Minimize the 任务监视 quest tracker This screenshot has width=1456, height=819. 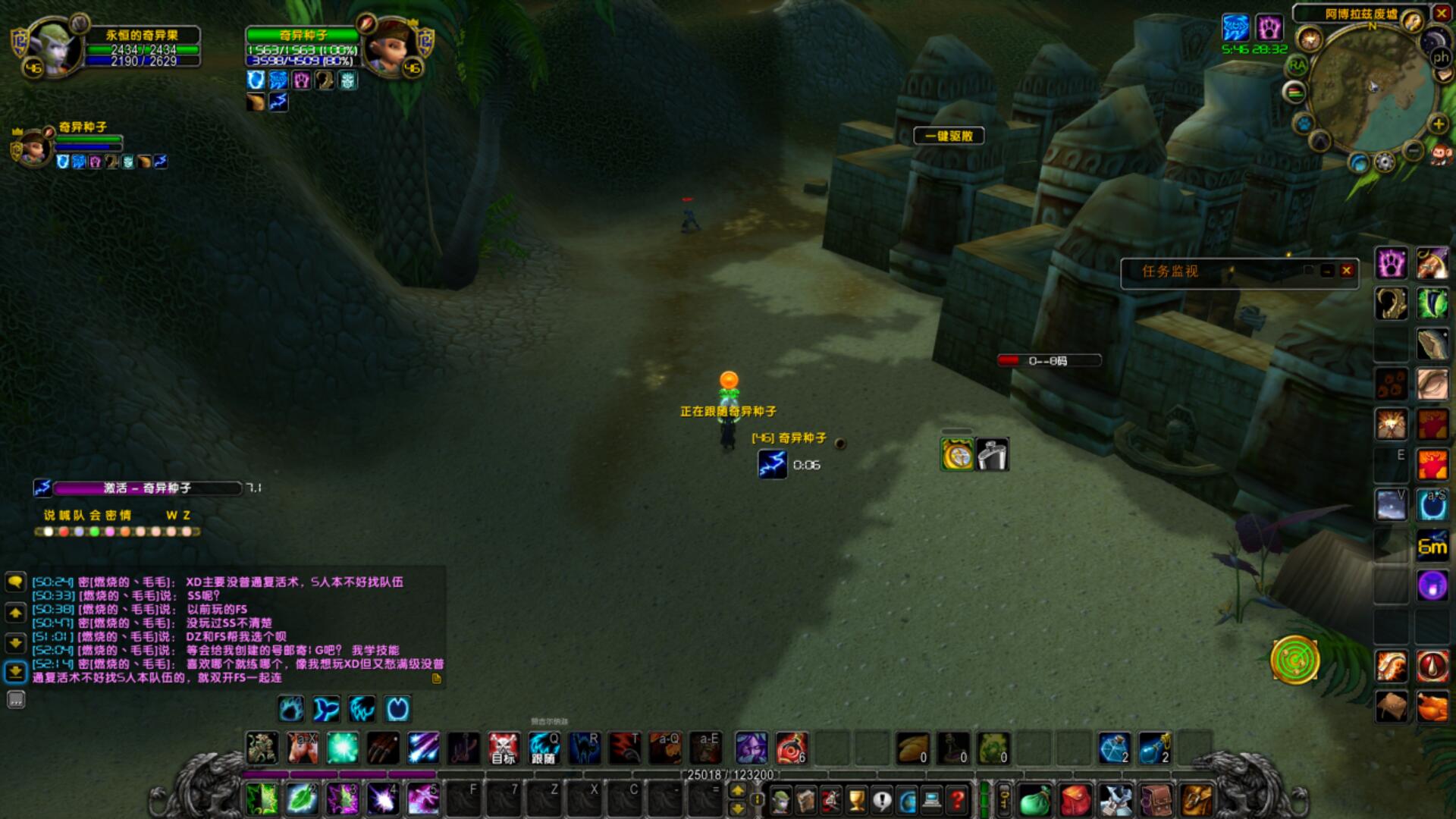click(1327, 271)
